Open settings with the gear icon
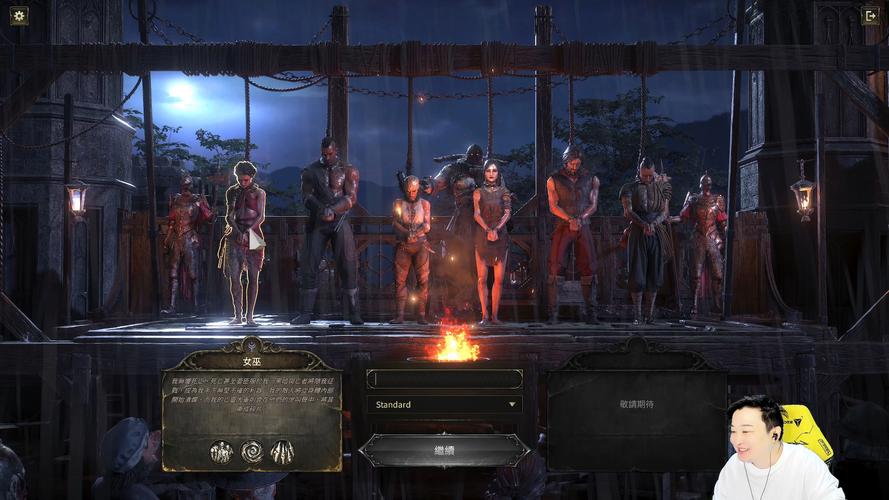This screenshot has width=889, height=500. tap(19, 16)
